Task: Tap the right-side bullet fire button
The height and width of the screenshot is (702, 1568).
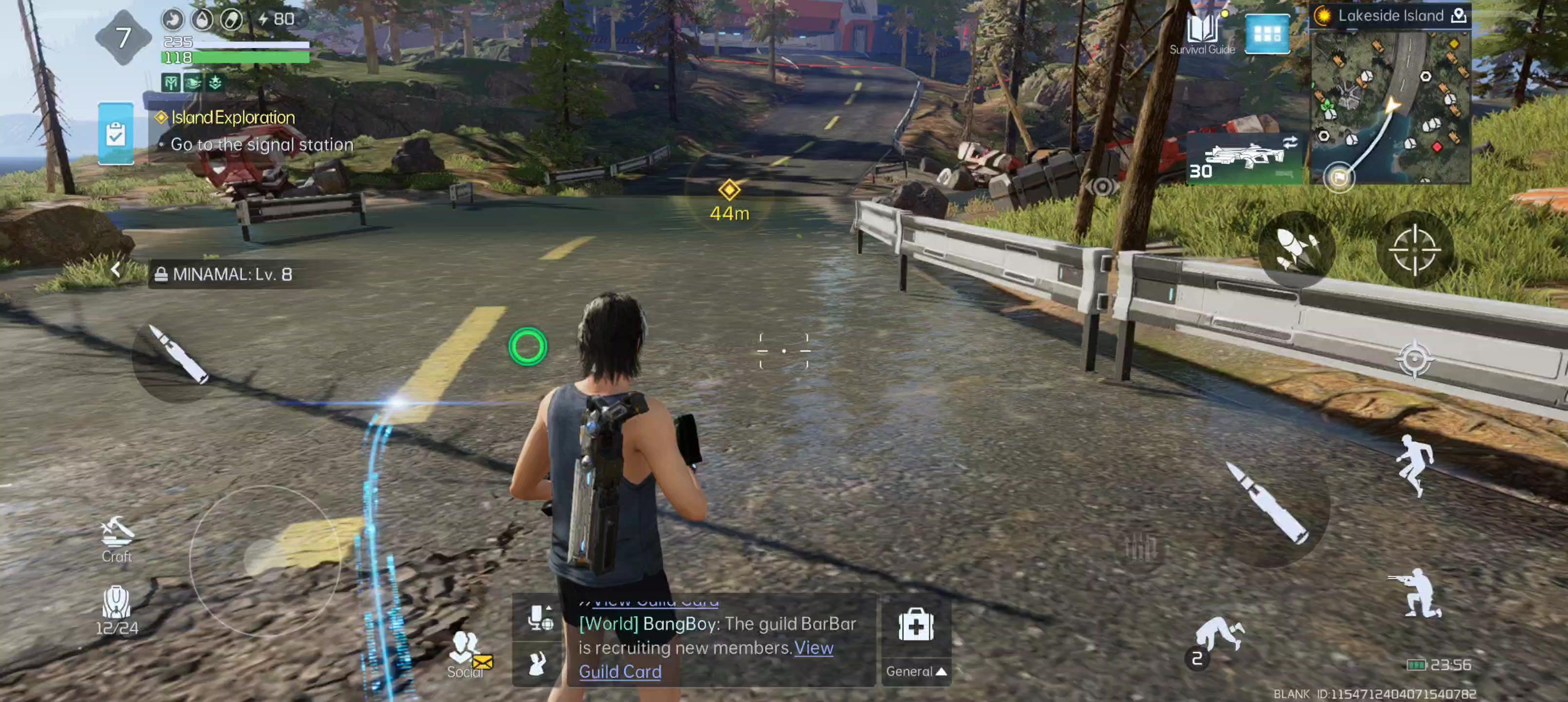Action: pos(1269,504)
